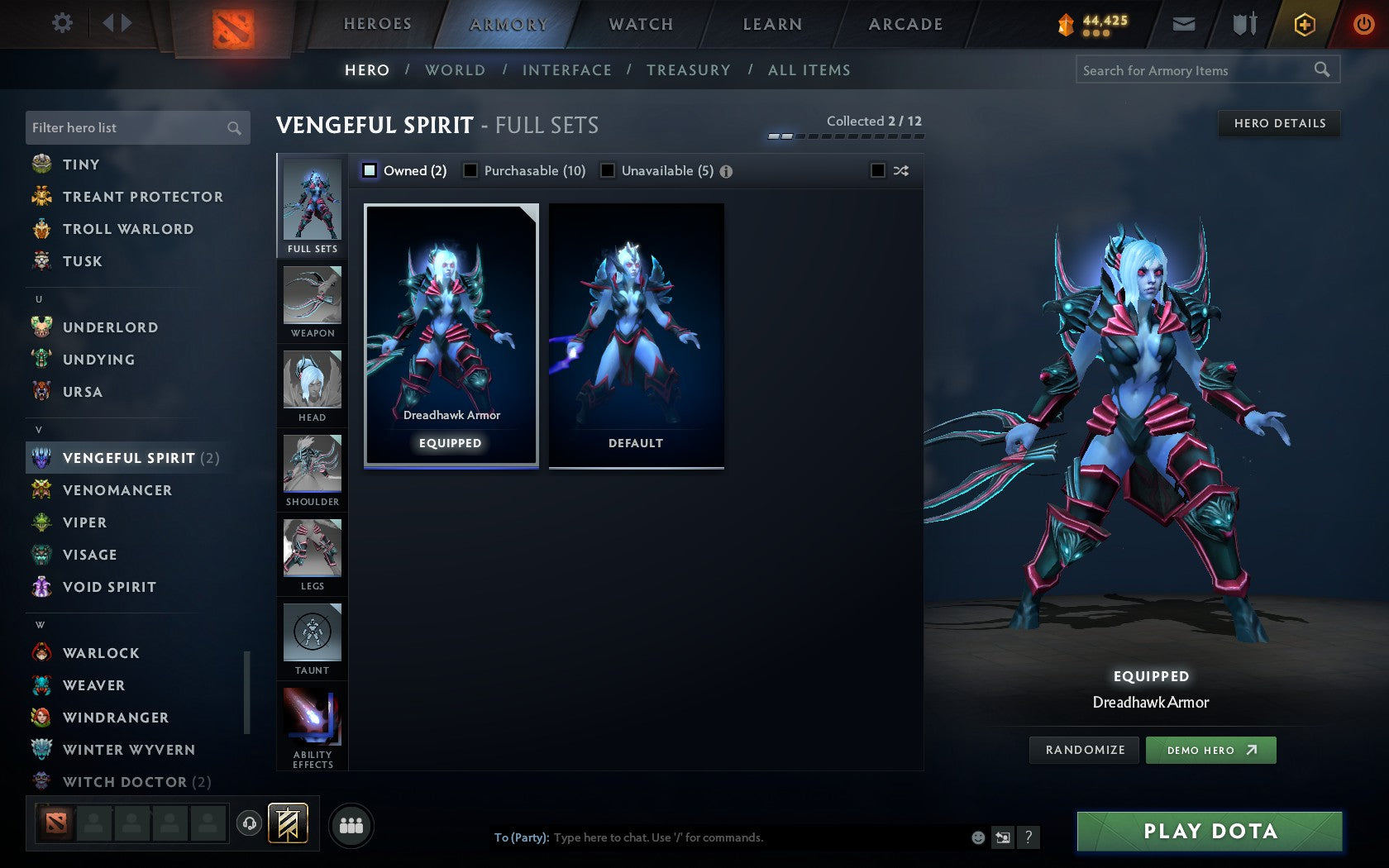Screen dimensions: 1389x868
Task: Open the Find a Party icon near chat
Action: point(353,823)
